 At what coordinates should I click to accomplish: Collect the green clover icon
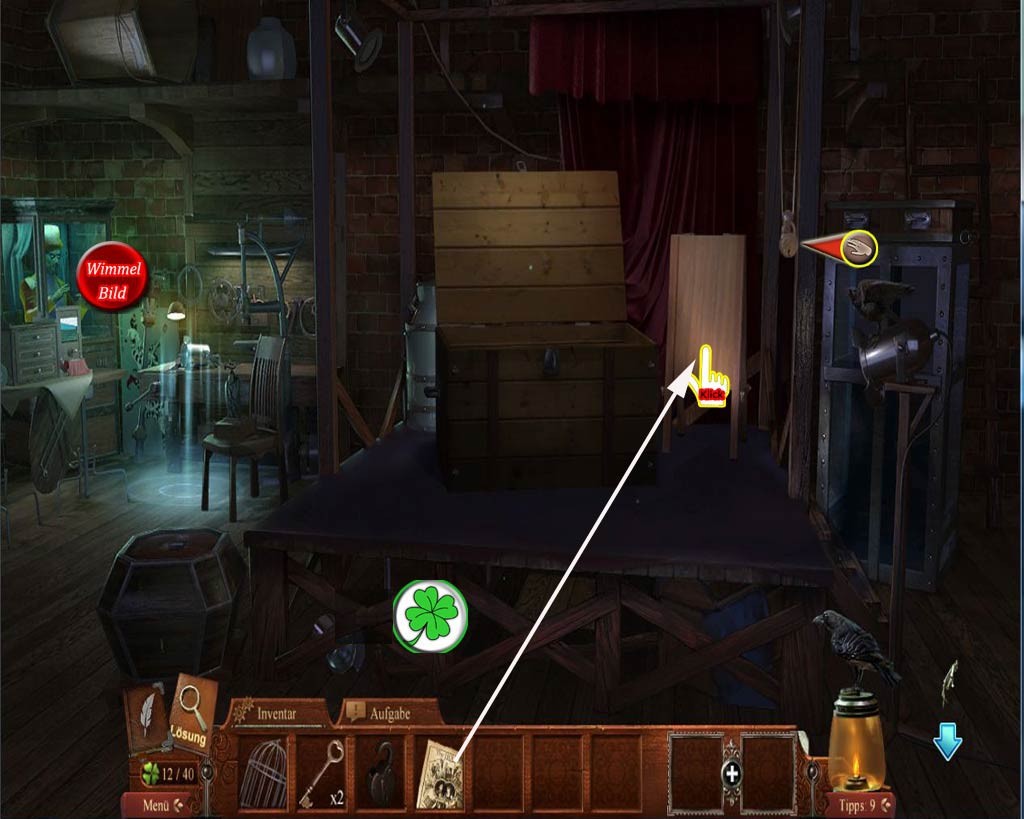click(x=430, y=616)
